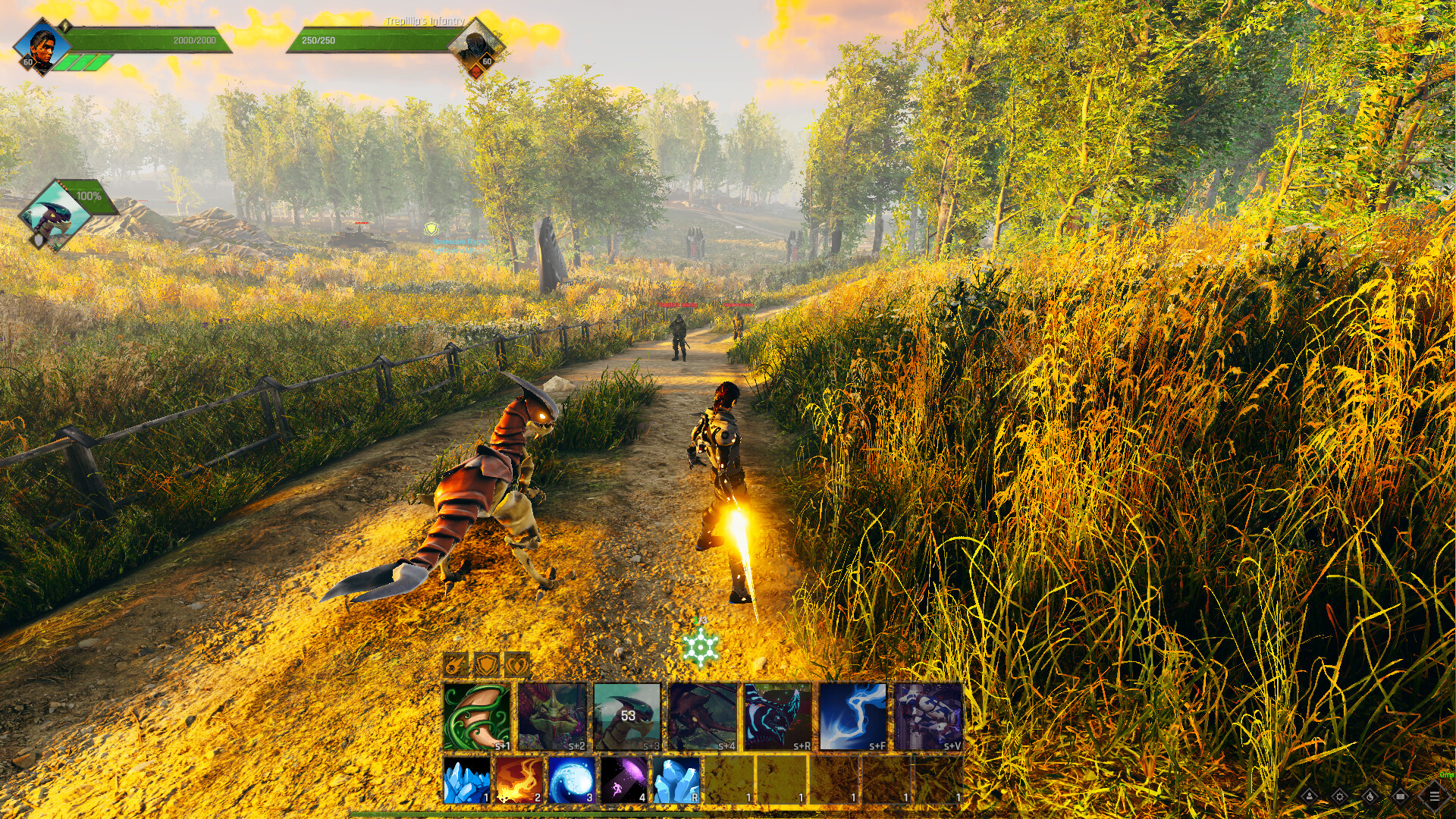Toggle the fireball stance icon

[455, 665]
